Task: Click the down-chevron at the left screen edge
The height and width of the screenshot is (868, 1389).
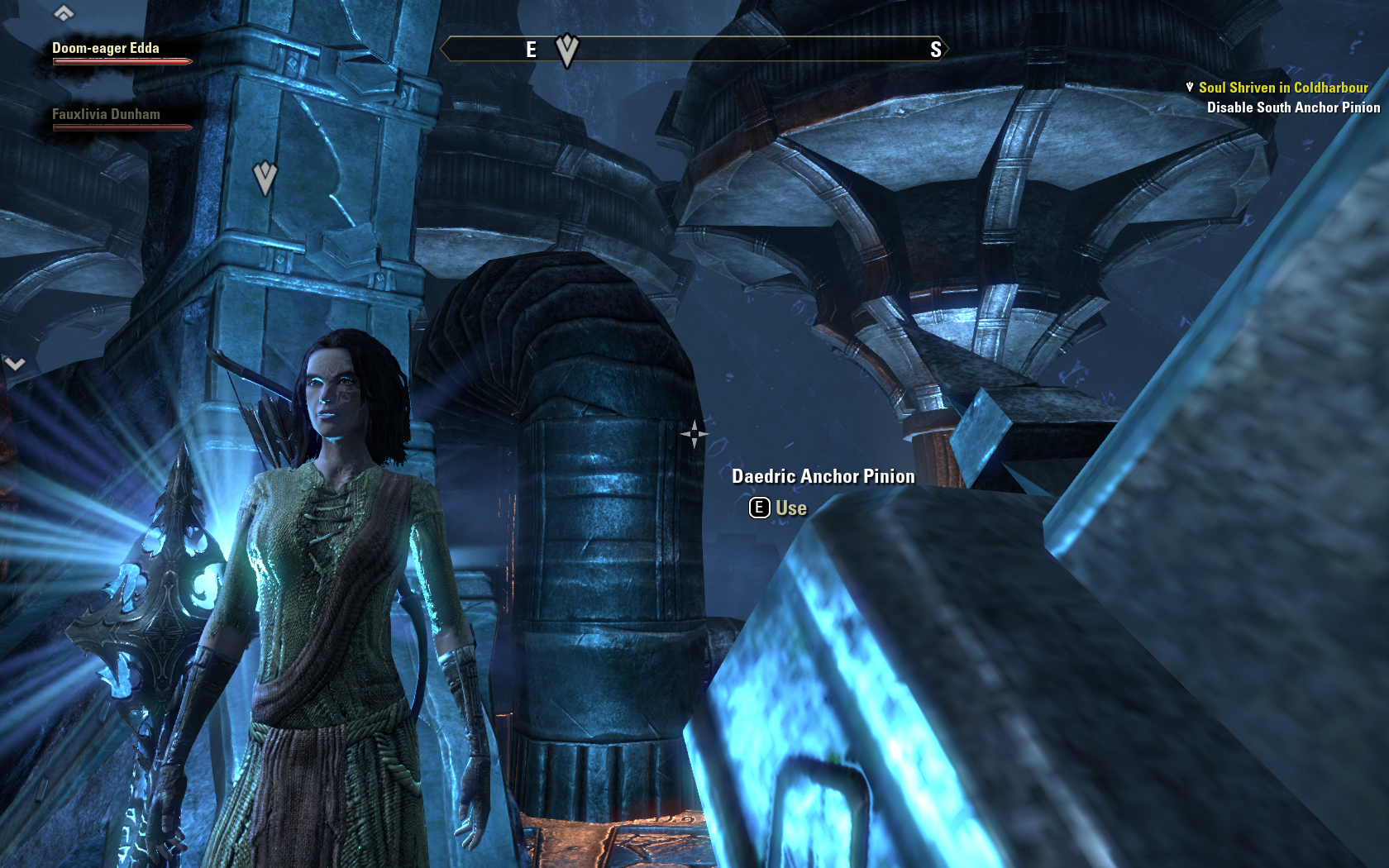Action: point(15,363)
